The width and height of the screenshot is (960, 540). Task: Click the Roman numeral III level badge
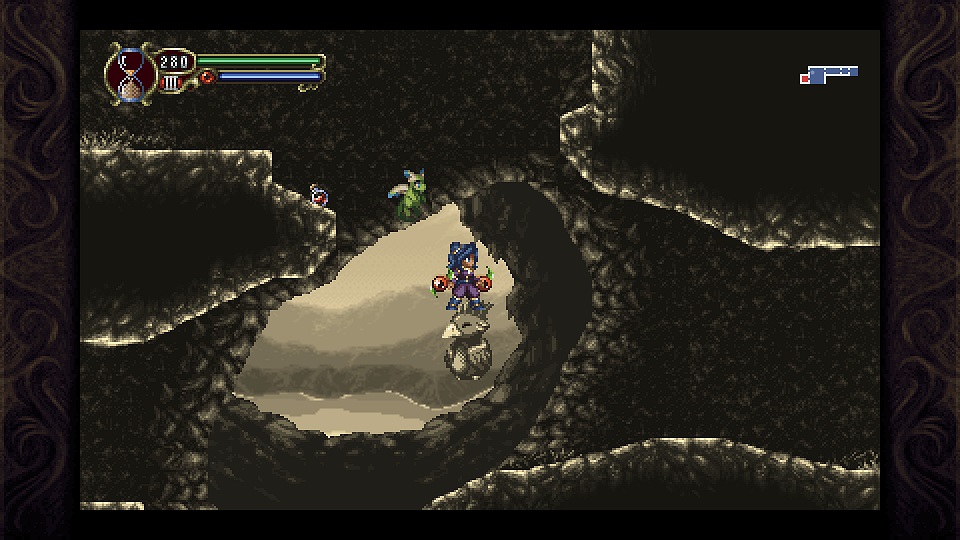171,83
